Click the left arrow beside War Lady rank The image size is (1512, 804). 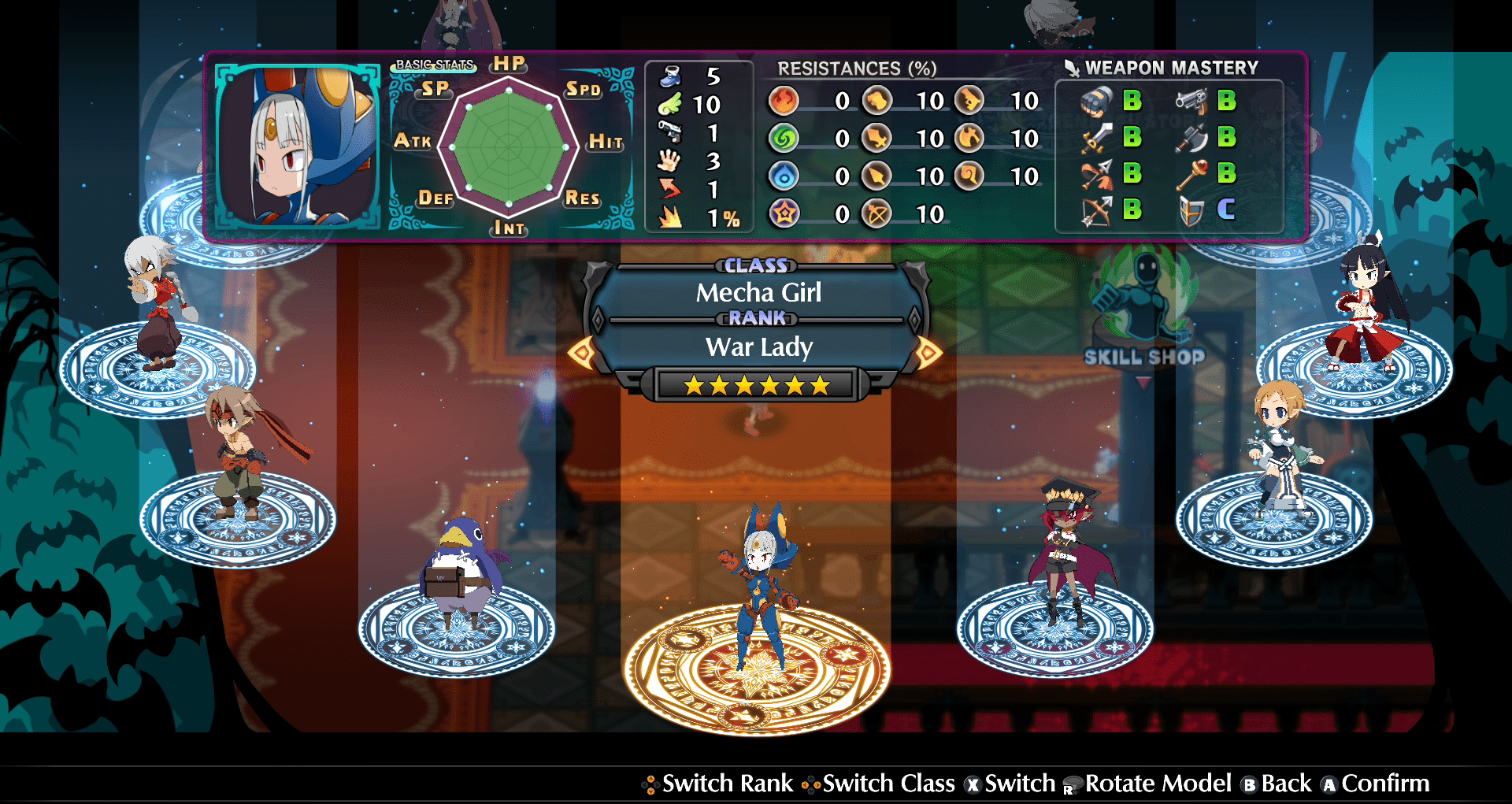pos(582,352)
